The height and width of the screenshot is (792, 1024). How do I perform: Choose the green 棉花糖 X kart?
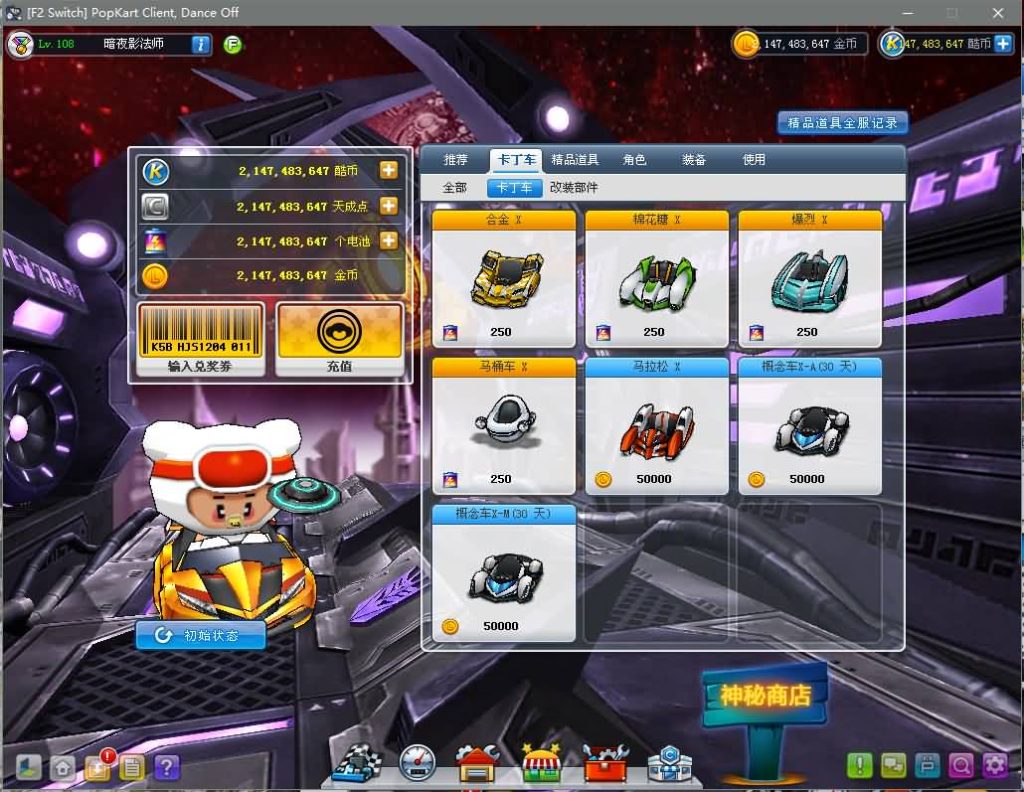[x=656, y=278]
